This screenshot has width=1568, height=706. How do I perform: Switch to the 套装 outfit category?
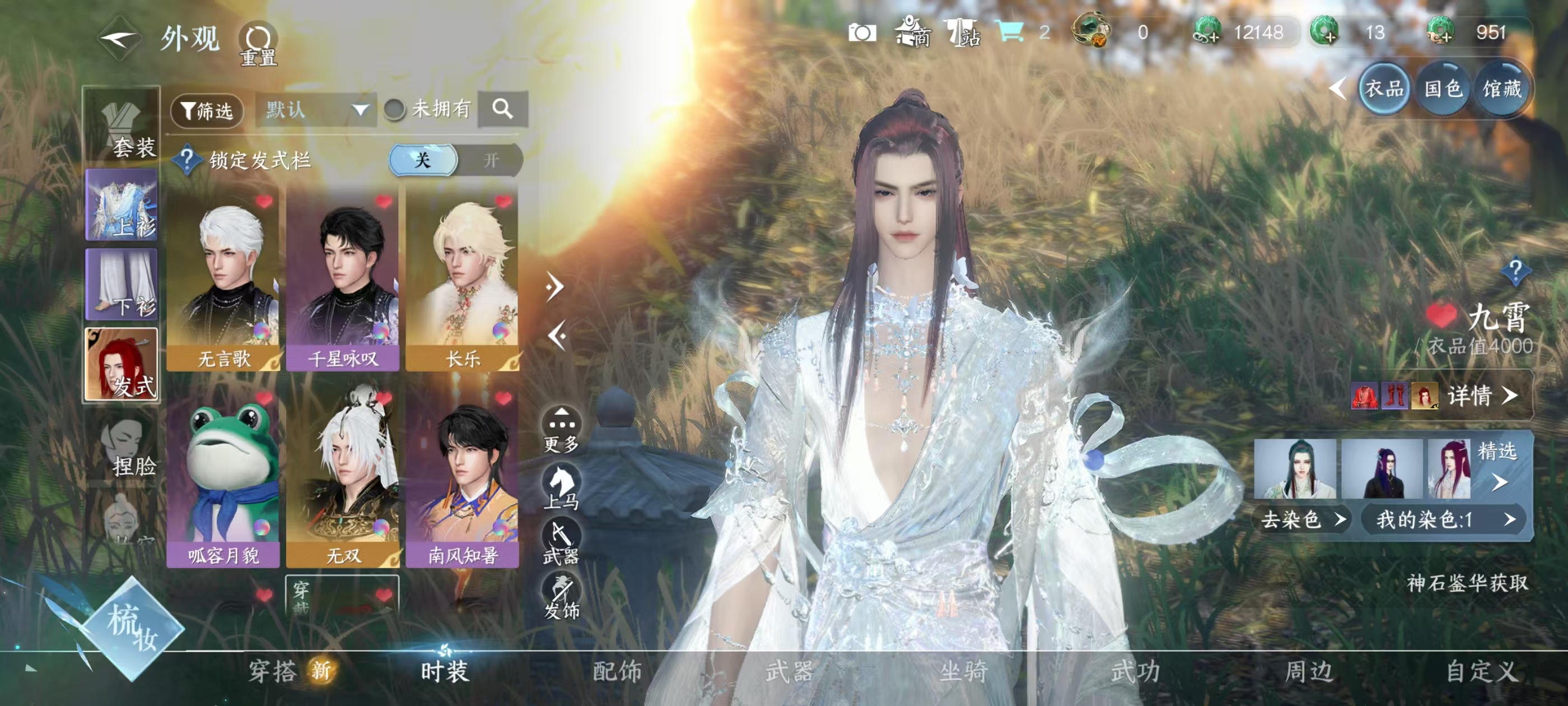(x=122, y=126)
